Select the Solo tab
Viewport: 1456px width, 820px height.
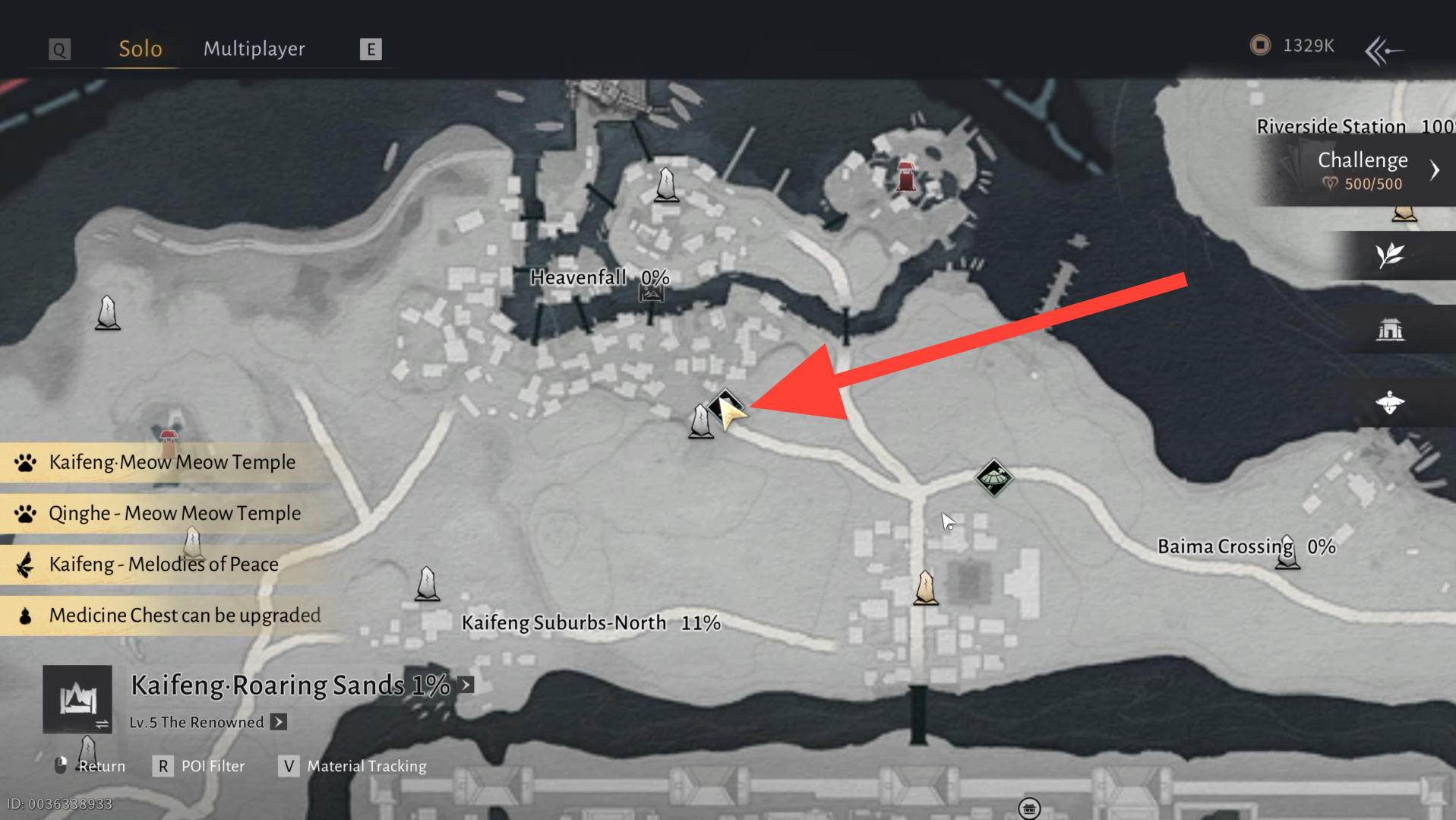coord(141,49)
